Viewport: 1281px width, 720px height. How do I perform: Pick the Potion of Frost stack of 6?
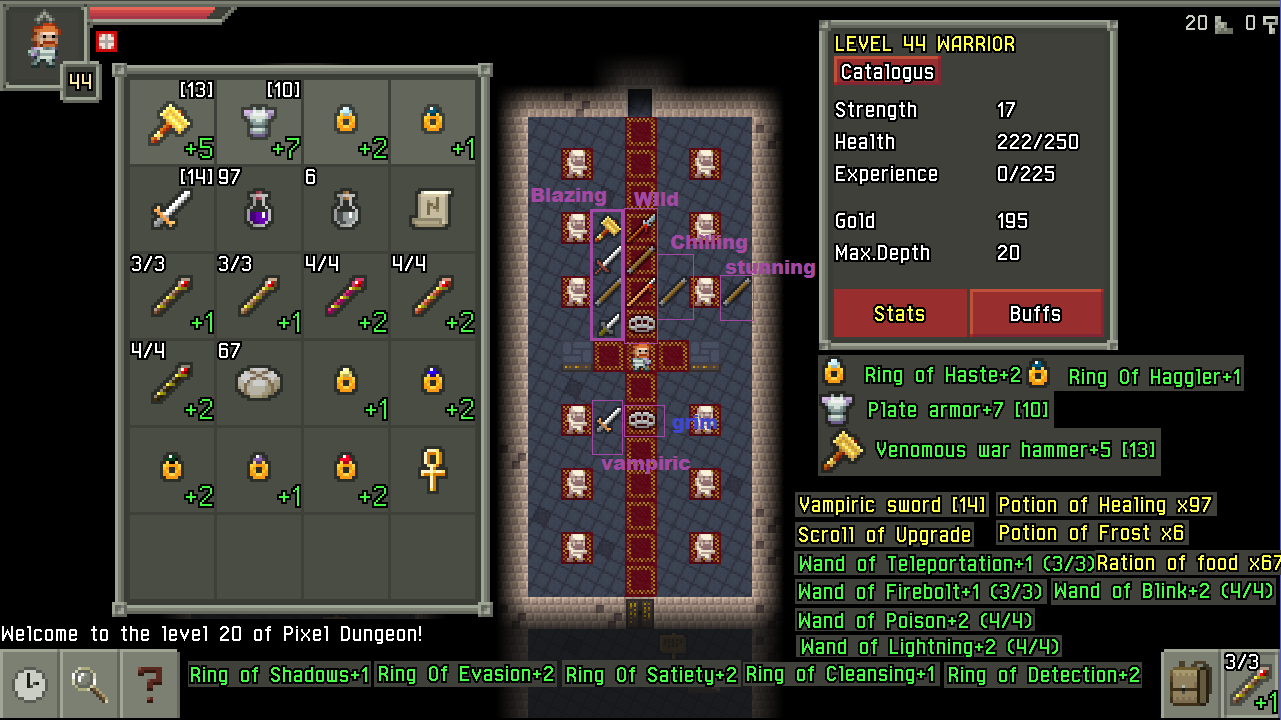pos(346,210)
